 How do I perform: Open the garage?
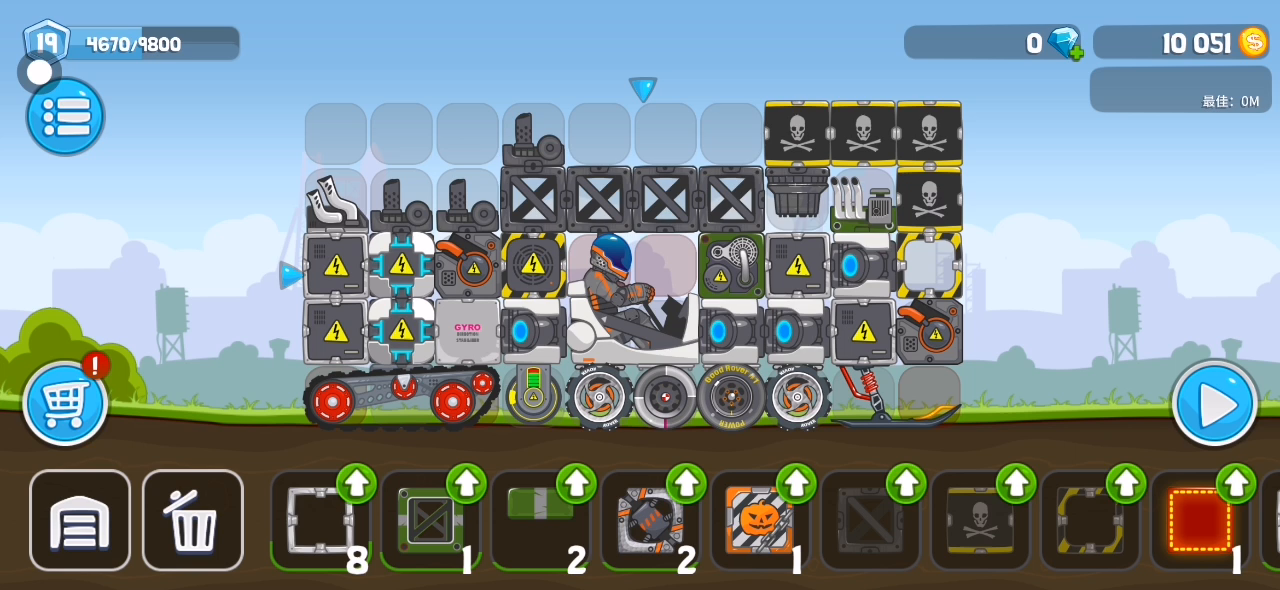pyautogui.click(x=80, y=520)
